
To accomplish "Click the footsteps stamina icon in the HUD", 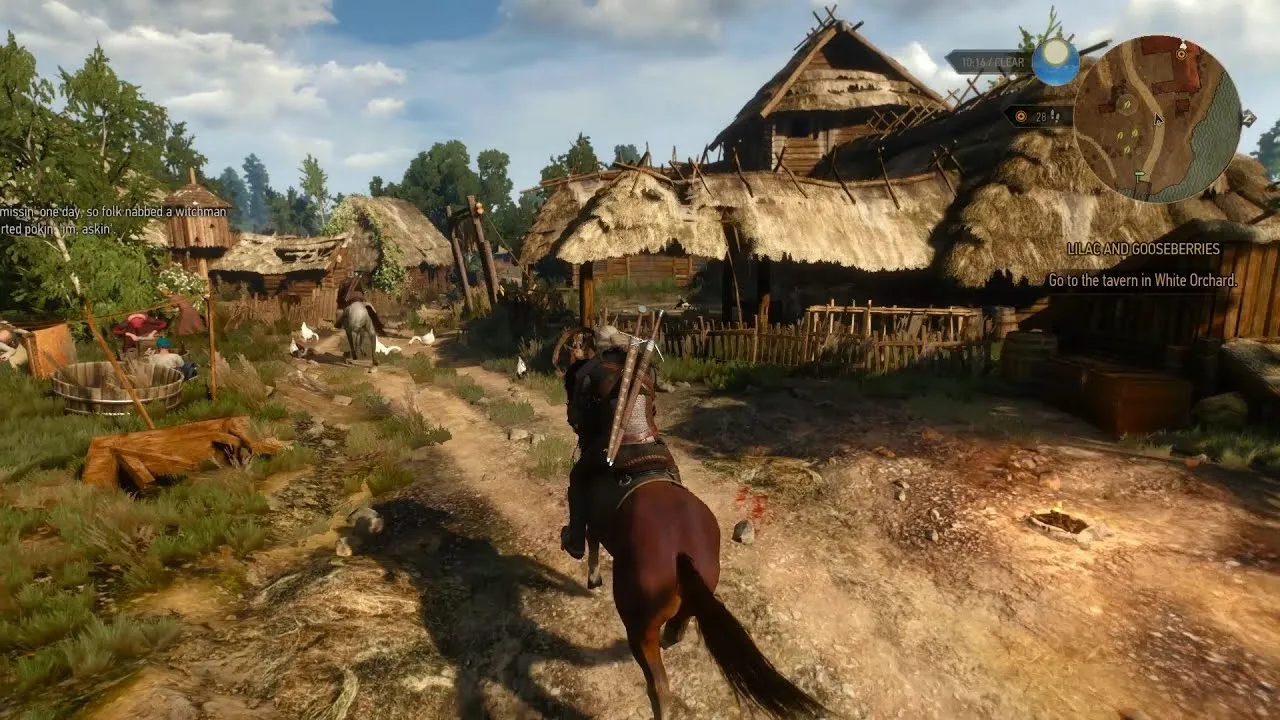I will pyautogui.click(x=1055, y=117).
